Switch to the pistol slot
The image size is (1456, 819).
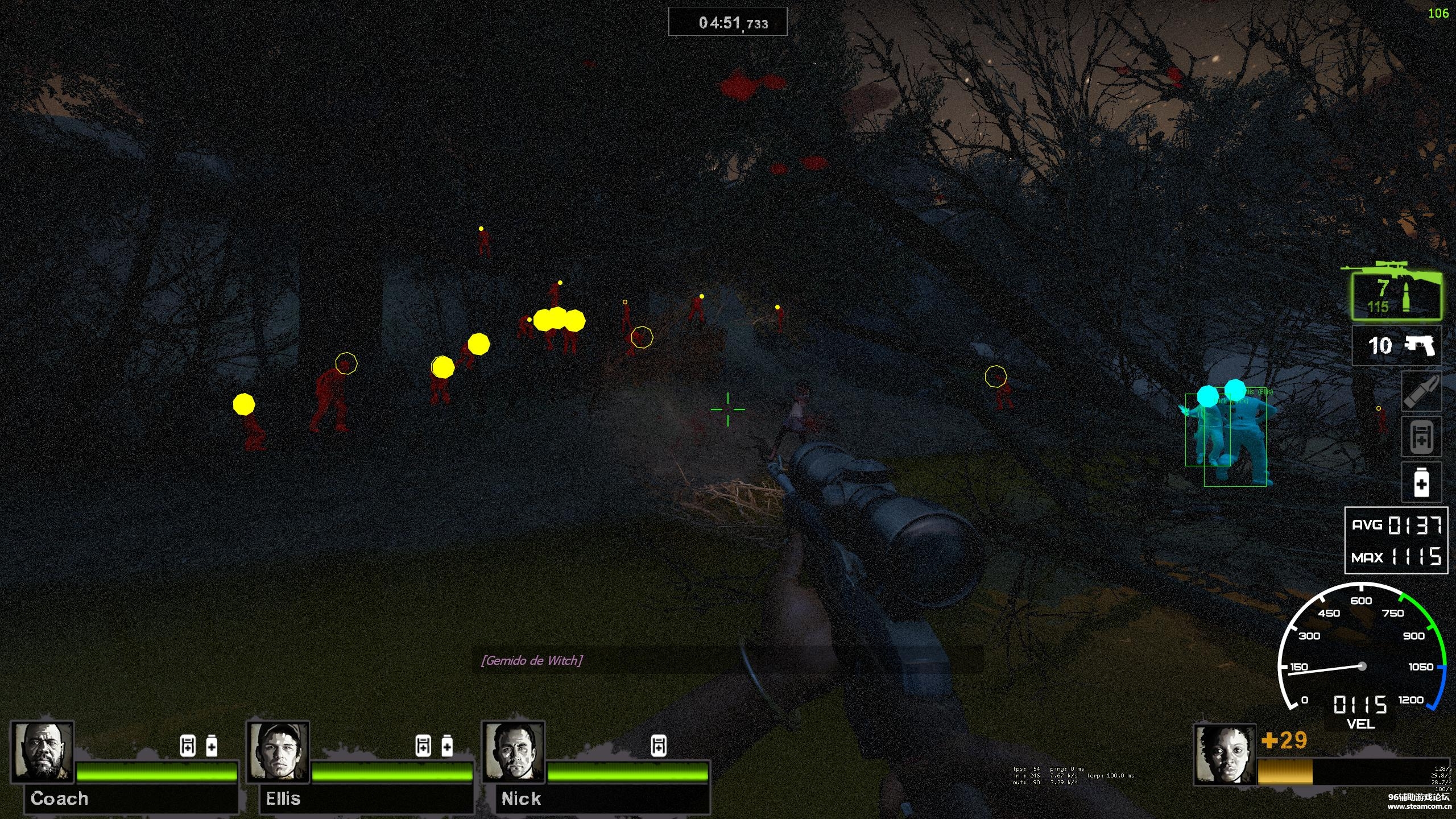(x=1397, y=346)
